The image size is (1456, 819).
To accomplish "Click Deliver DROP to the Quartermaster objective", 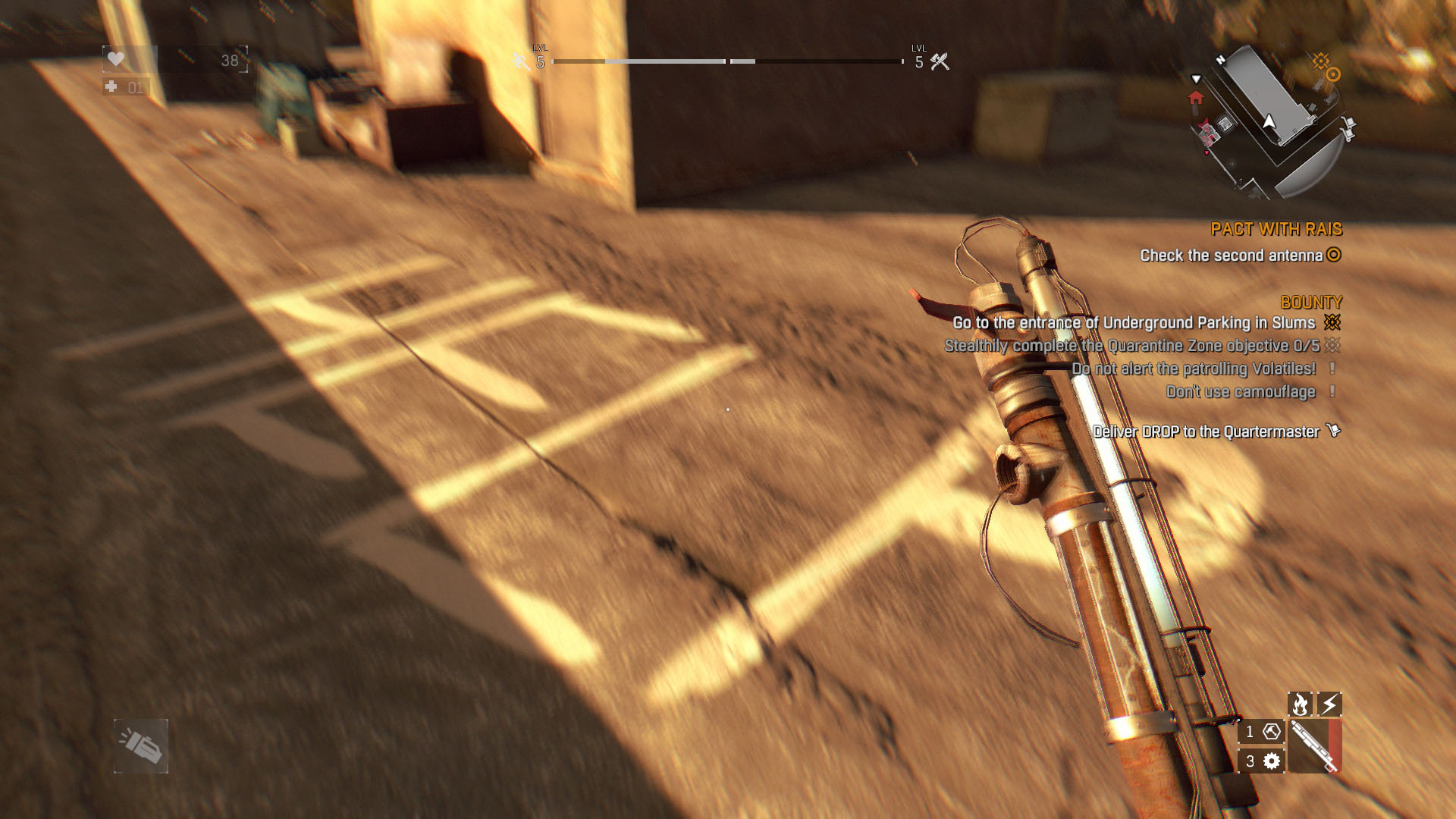I will (1206, 431).
